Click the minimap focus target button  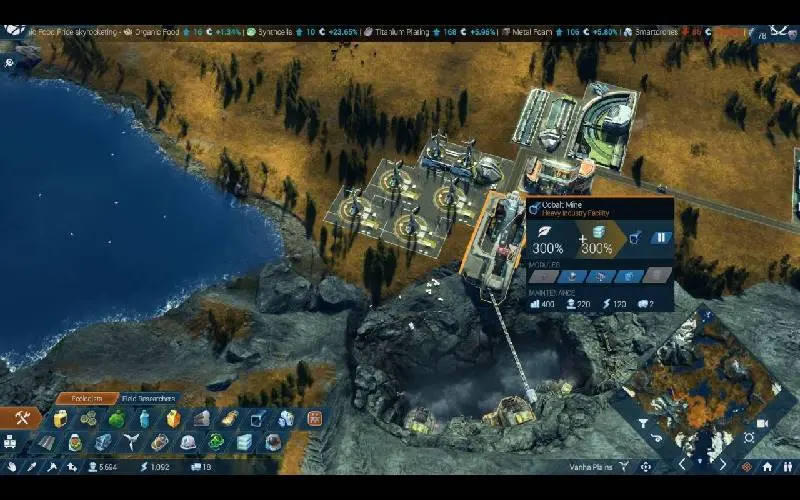749,438
